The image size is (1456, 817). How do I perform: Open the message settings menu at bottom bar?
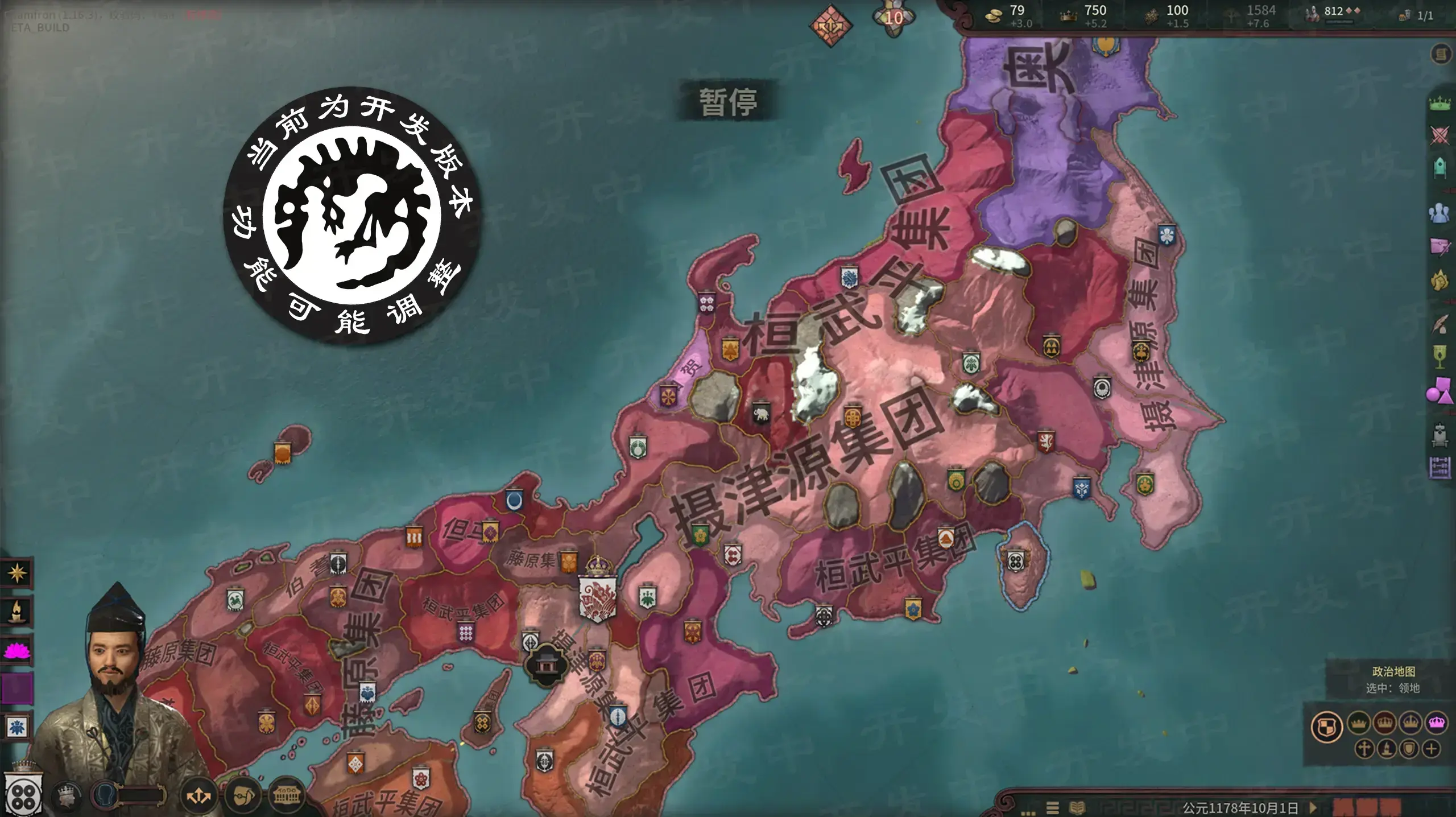[x=1029, y=812]
